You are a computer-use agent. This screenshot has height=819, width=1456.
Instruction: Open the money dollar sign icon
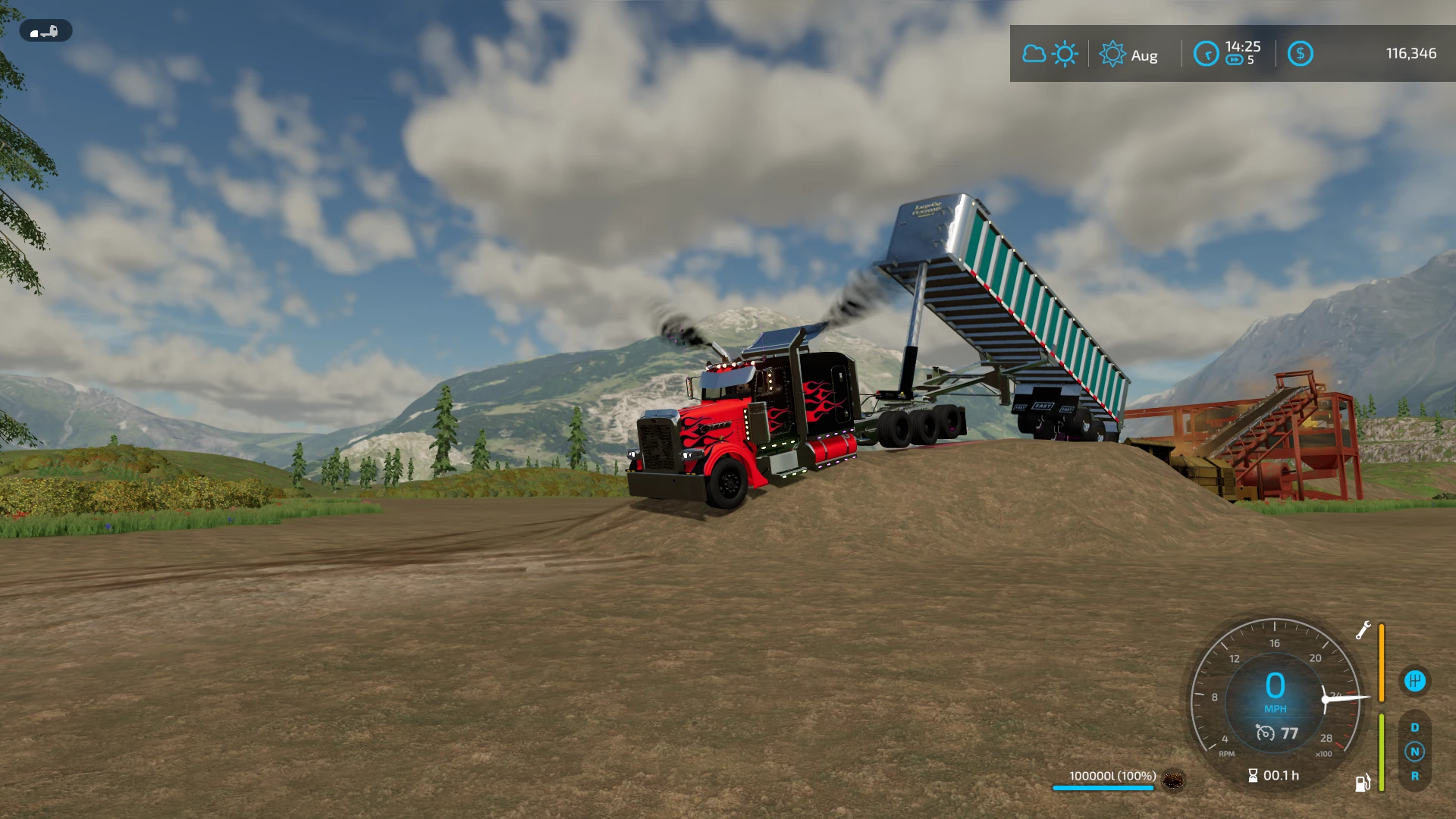click(1300, 54)
